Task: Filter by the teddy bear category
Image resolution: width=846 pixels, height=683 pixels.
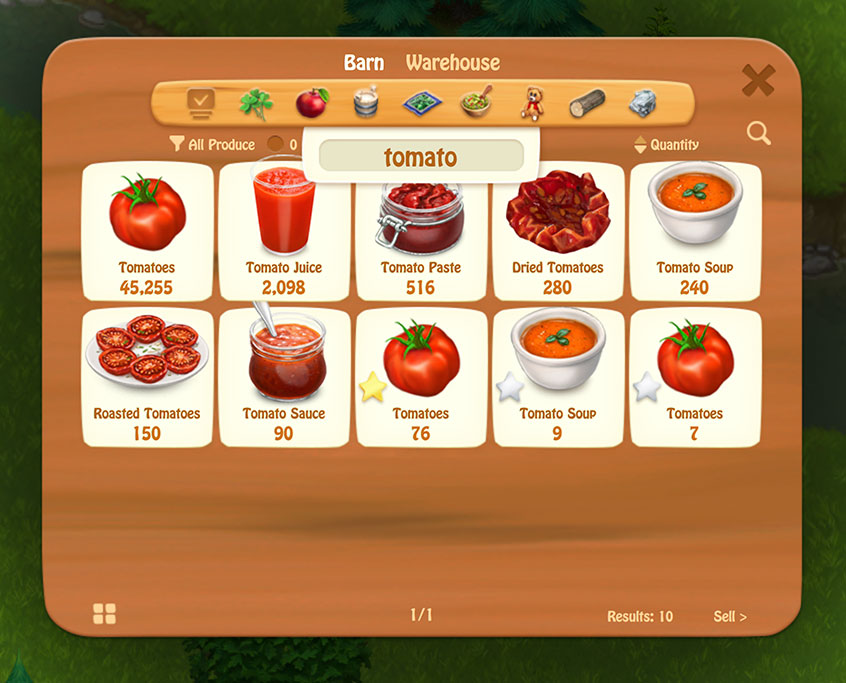Action: point(533,103)
